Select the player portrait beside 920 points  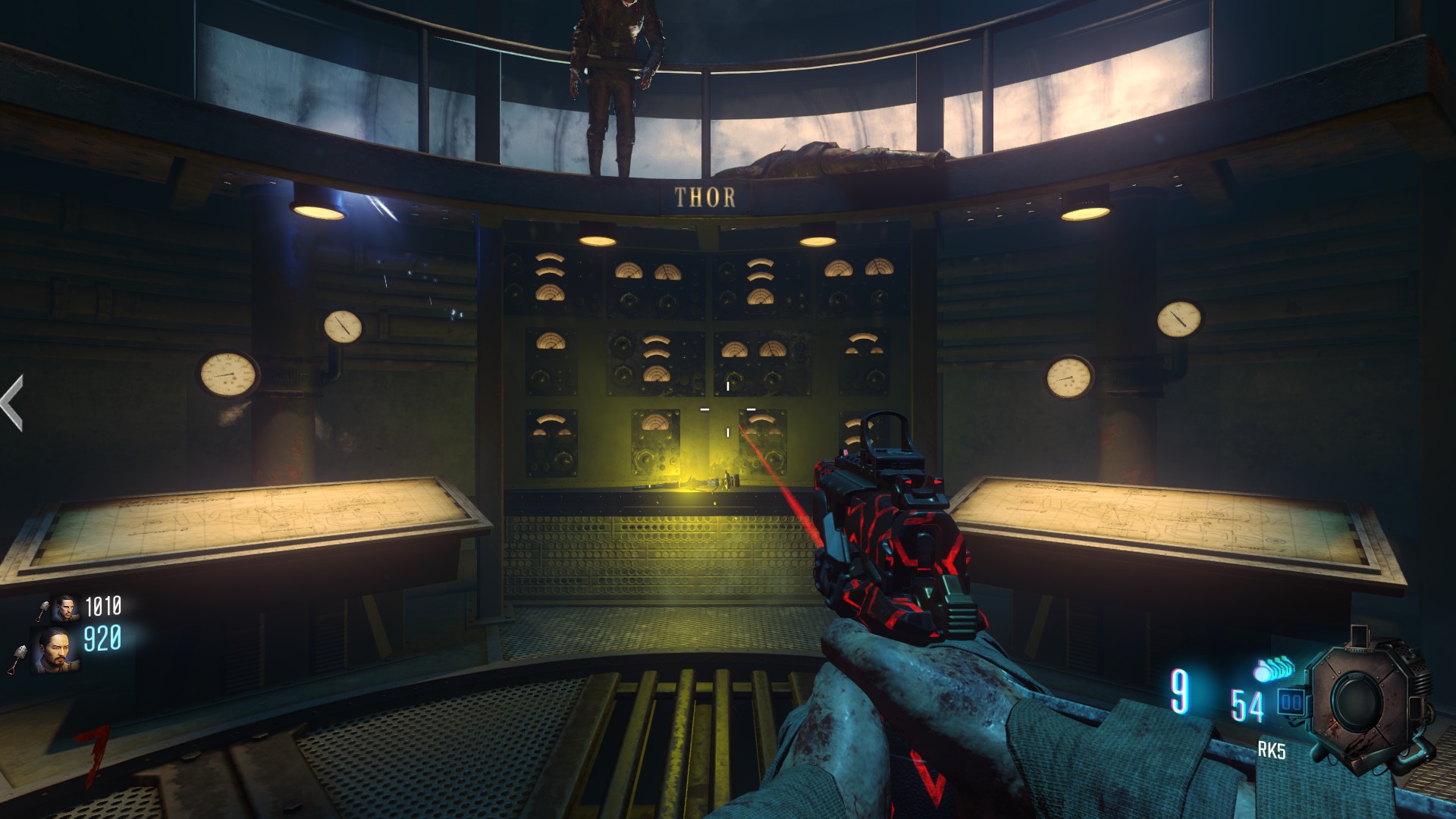point(55,649)
